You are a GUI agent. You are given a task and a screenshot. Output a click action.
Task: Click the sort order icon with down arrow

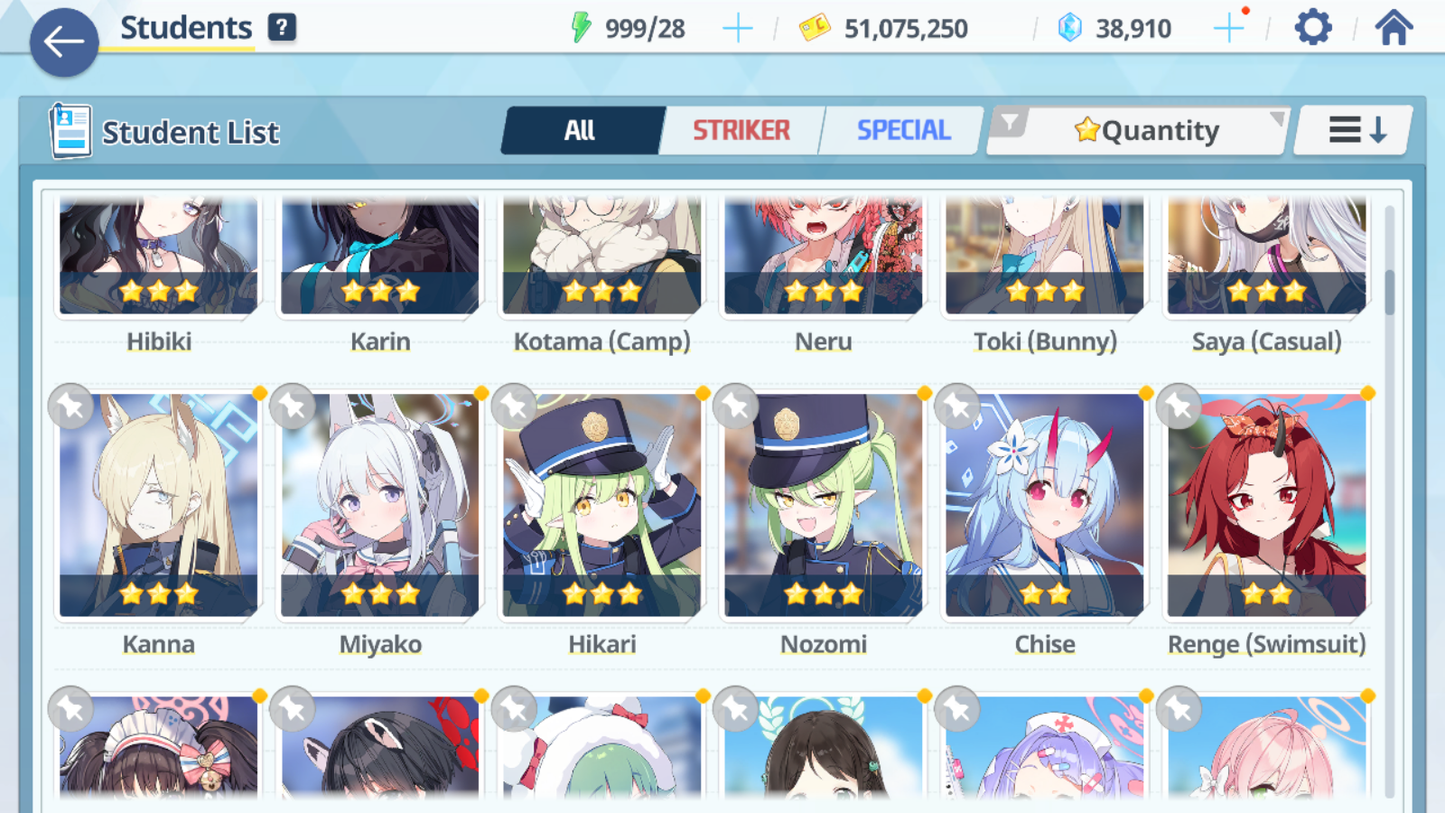coord(1353,129)
